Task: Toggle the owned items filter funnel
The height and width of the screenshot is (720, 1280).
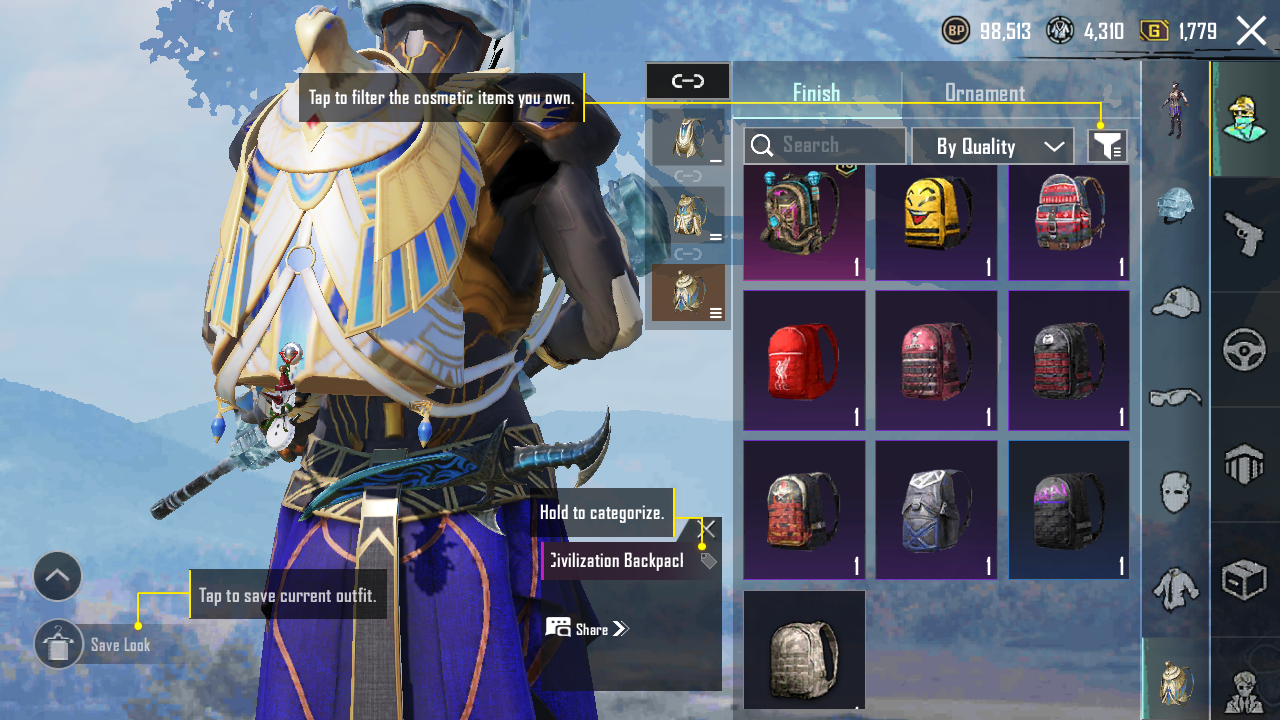Action: click(1107, 147)
